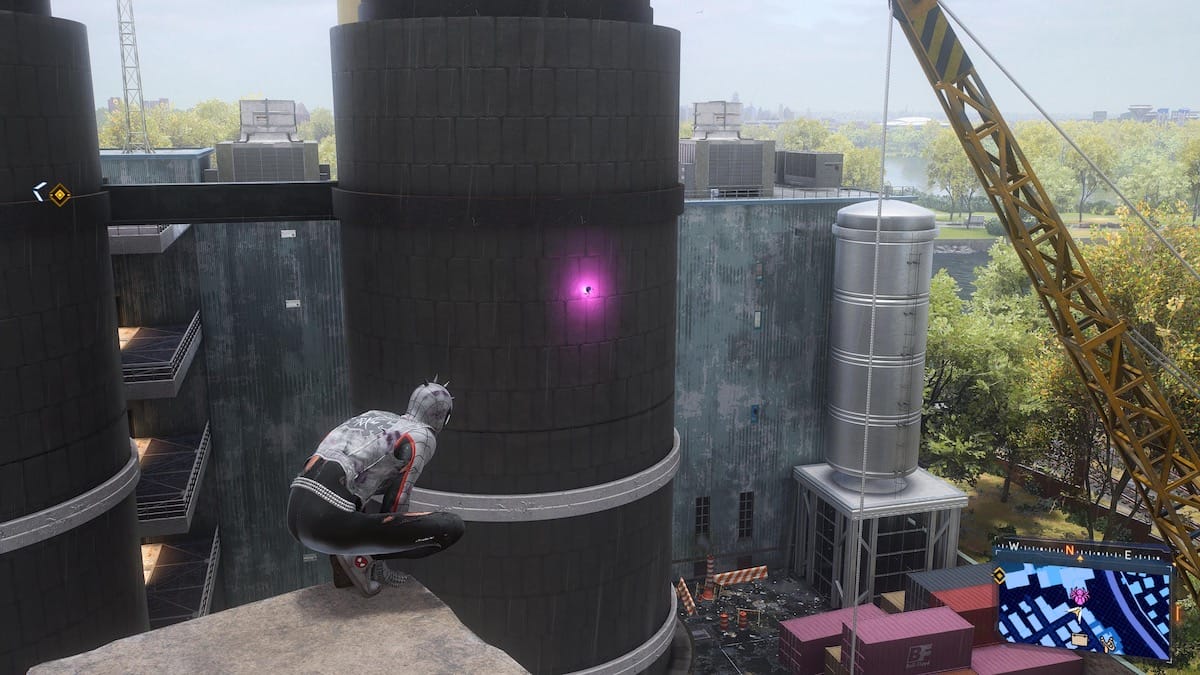Select the pink Spider-Bot marker on the minimap
This screenshot has width=1200, height=675.
point(1080,596)
